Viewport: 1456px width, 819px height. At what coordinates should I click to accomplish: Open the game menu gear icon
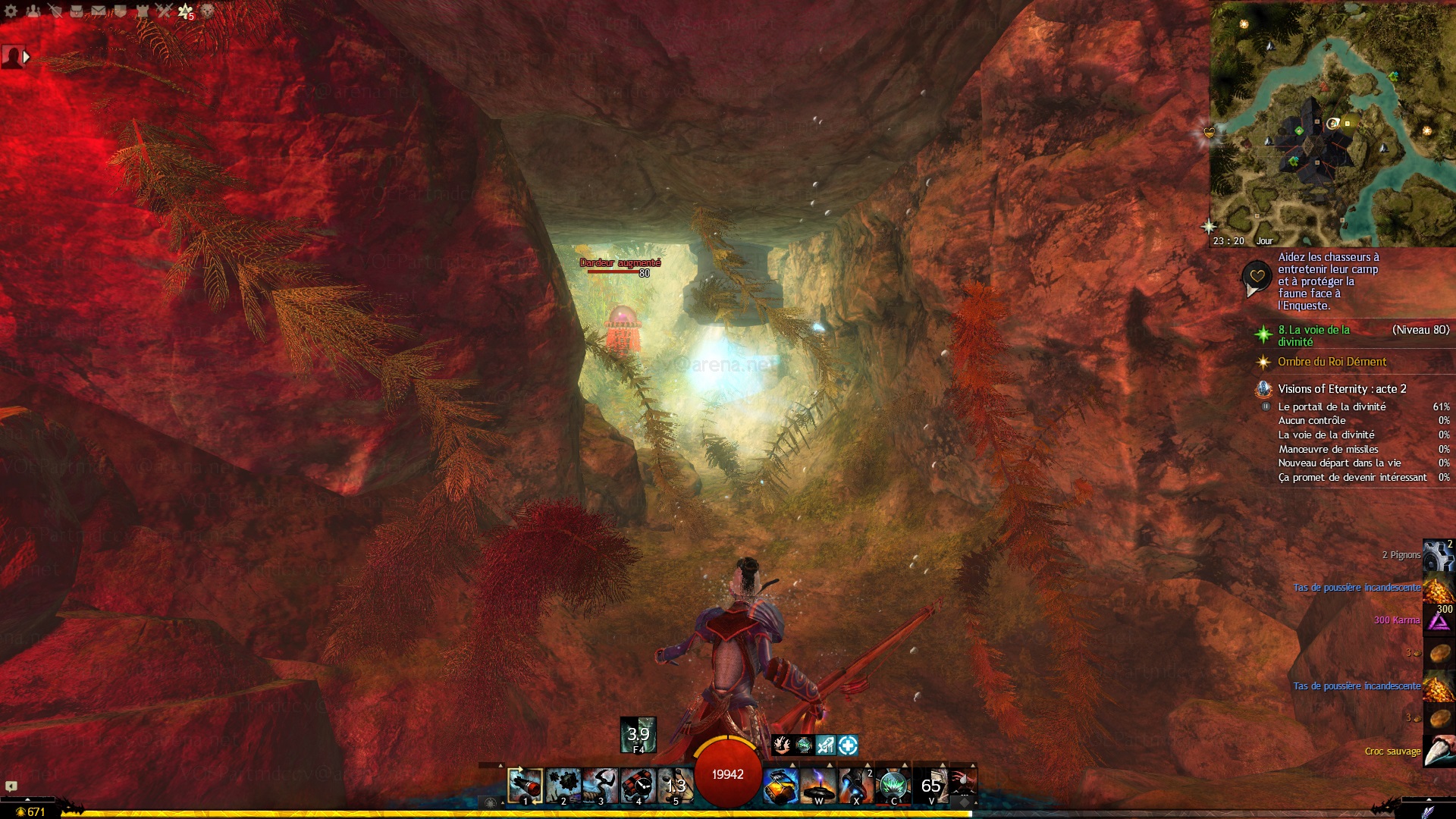click(x=11, y=11)
